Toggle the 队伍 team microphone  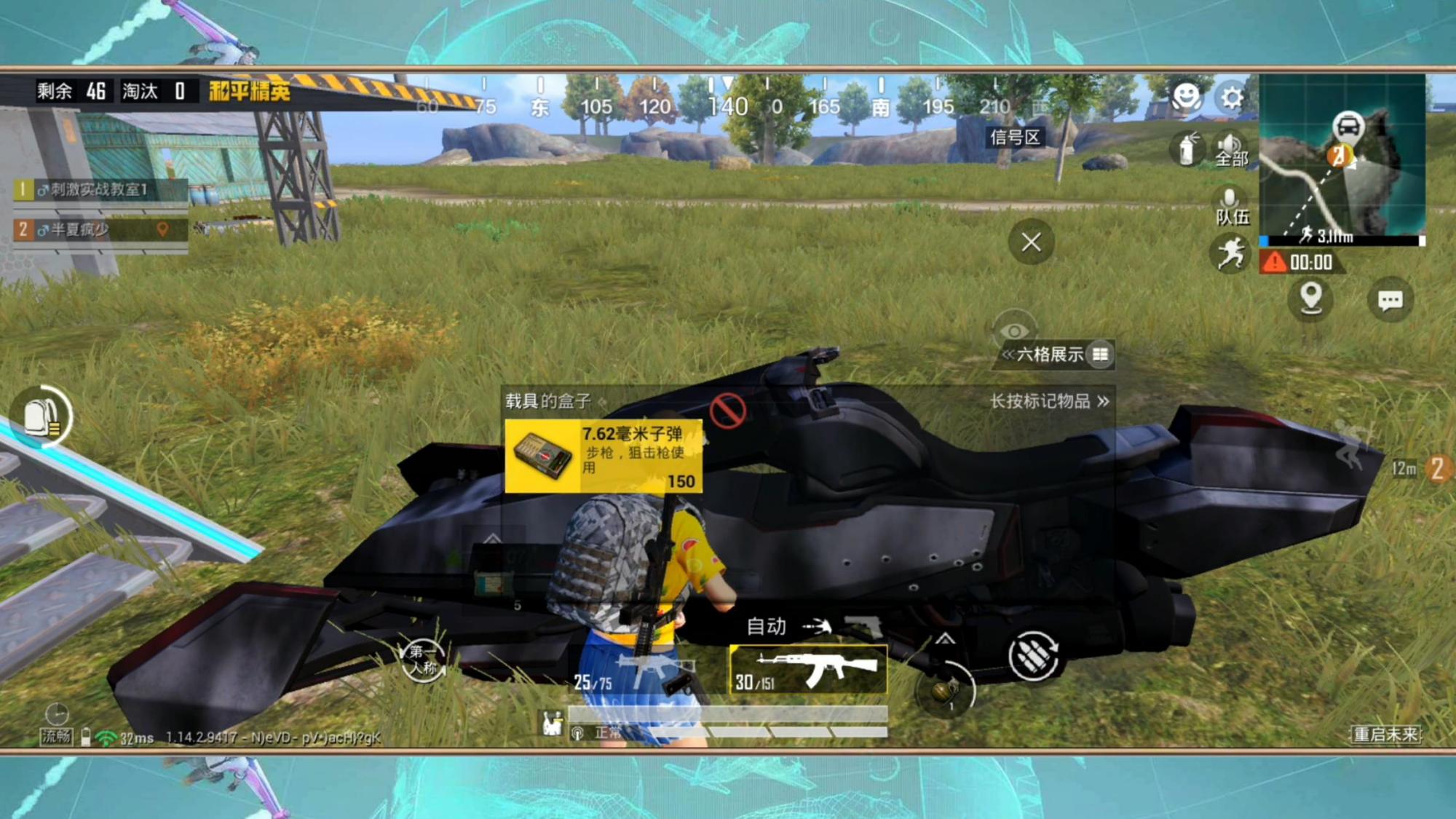(1230, 206)
